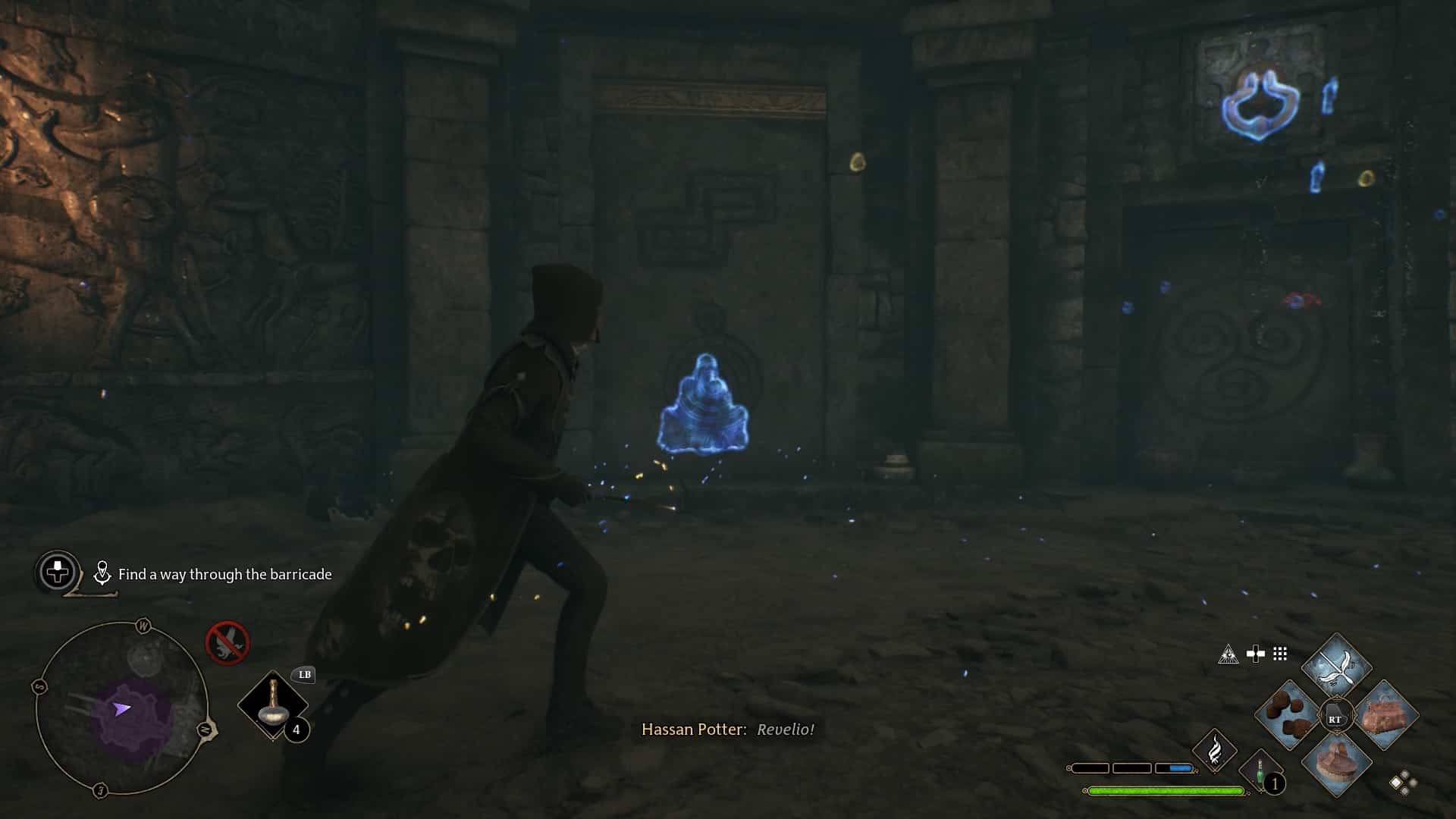
Task: Click the potion count badge showing 4
Action: tap(296, 730)
